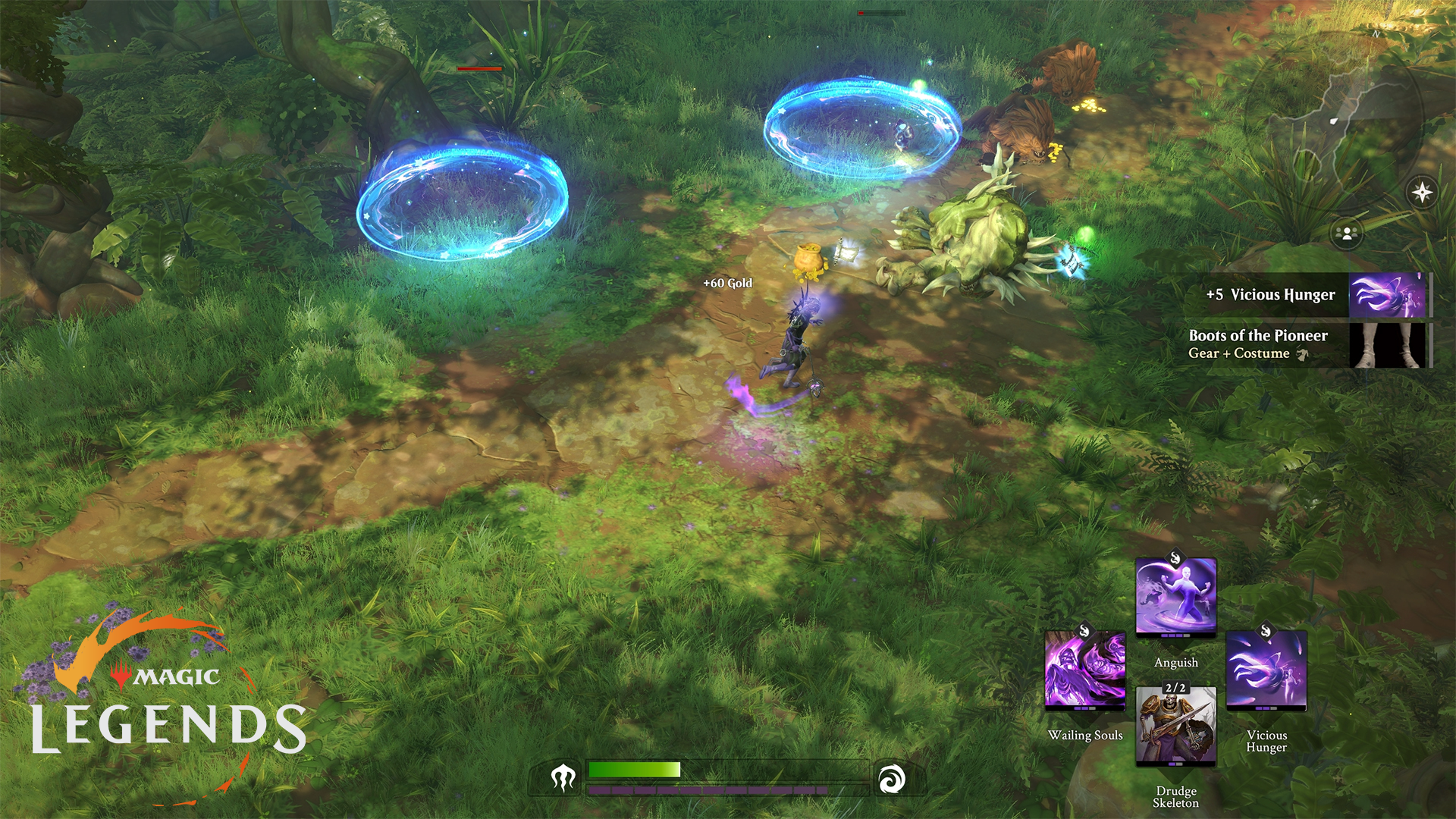Activate the claw ability left of health bar

click(x=563, y=777)
